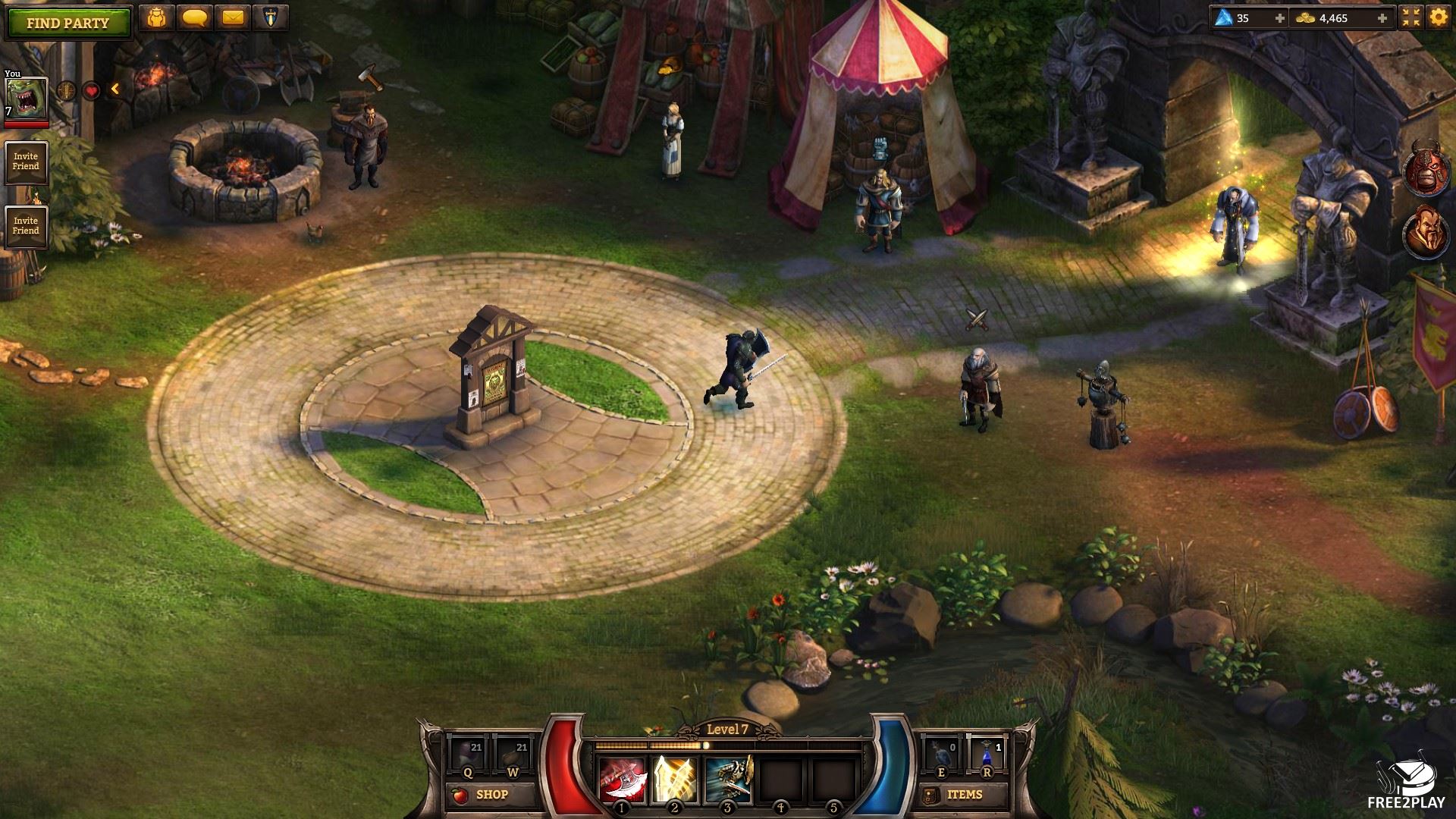This screenshot has width=1456, height=819.
Task: Click the red heart icon beside the portrait
Action: (91, 91)
